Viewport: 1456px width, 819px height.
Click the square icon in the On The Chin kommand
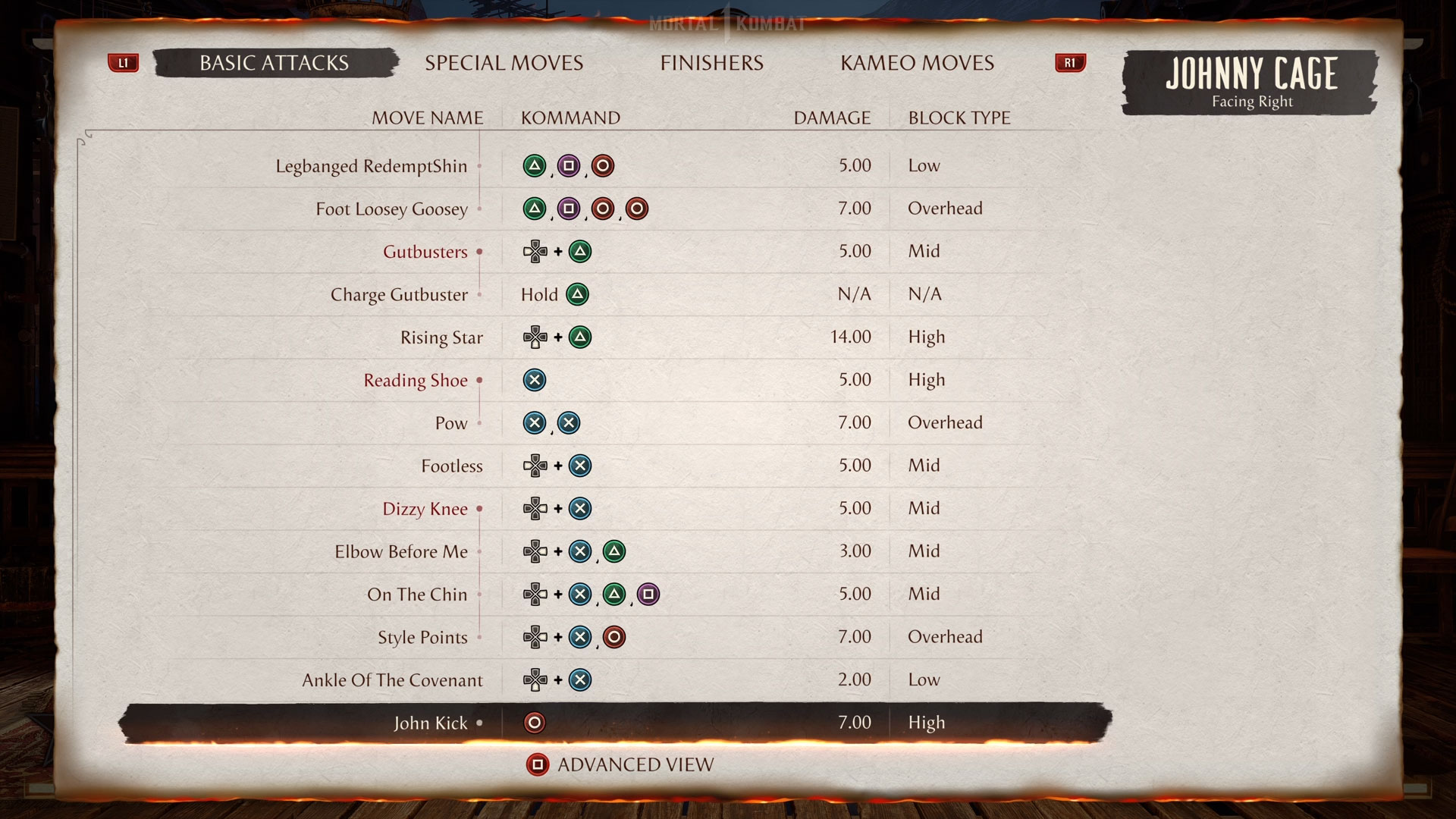click(648, 595)
